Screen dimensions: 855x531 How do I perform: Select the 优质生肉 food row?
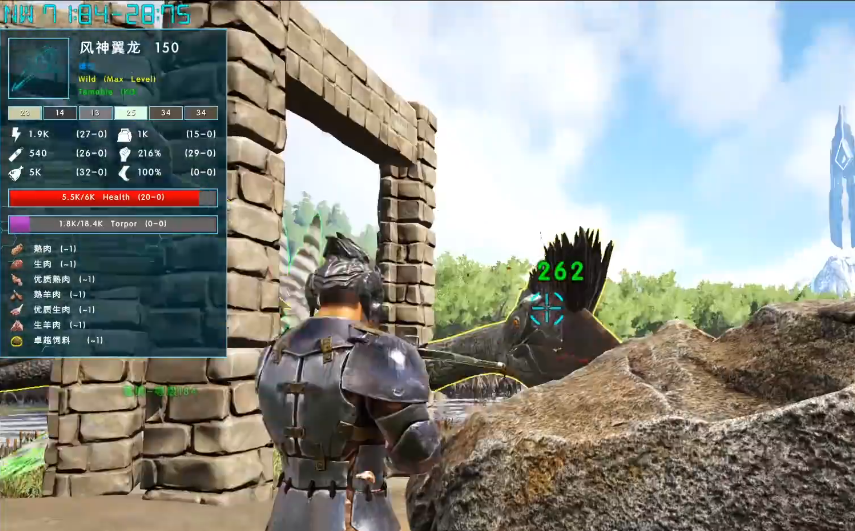tap(52, 309)
